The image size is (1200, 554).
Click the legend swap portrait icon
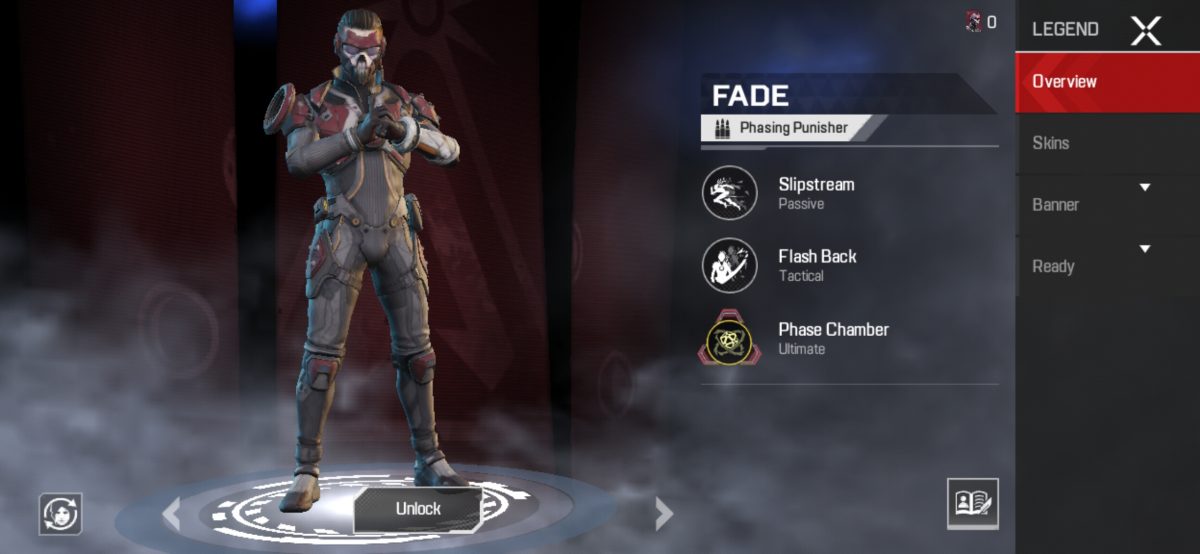[60, 514]
